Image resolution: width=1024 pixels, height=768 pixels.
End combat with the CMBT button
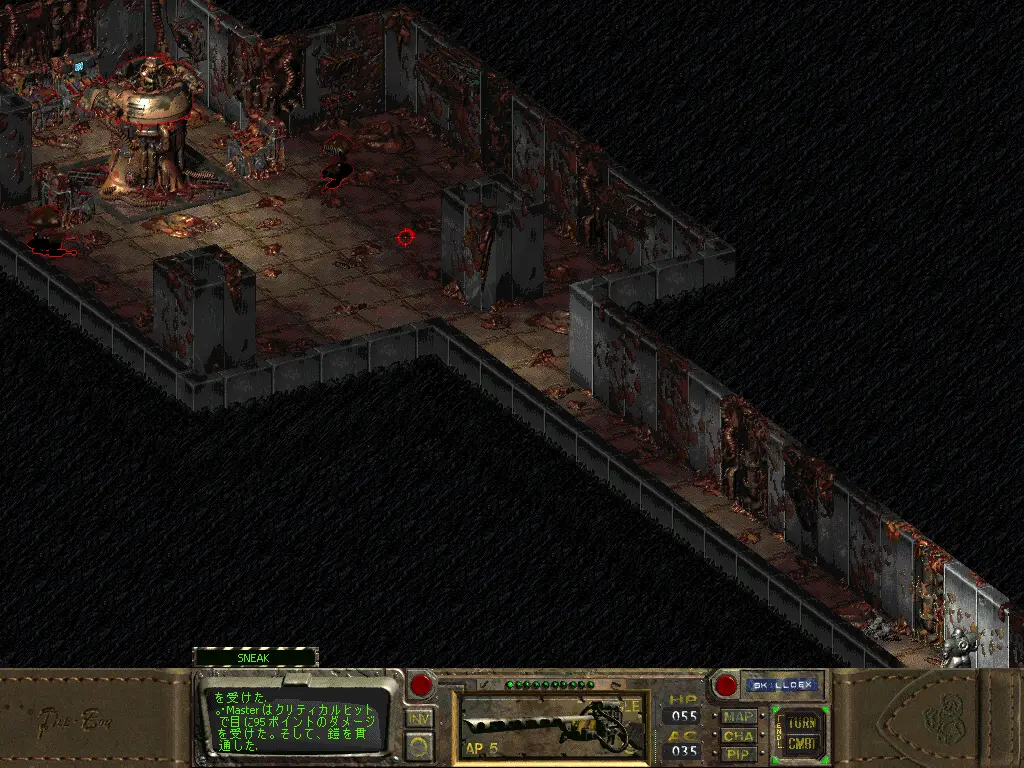802,743
